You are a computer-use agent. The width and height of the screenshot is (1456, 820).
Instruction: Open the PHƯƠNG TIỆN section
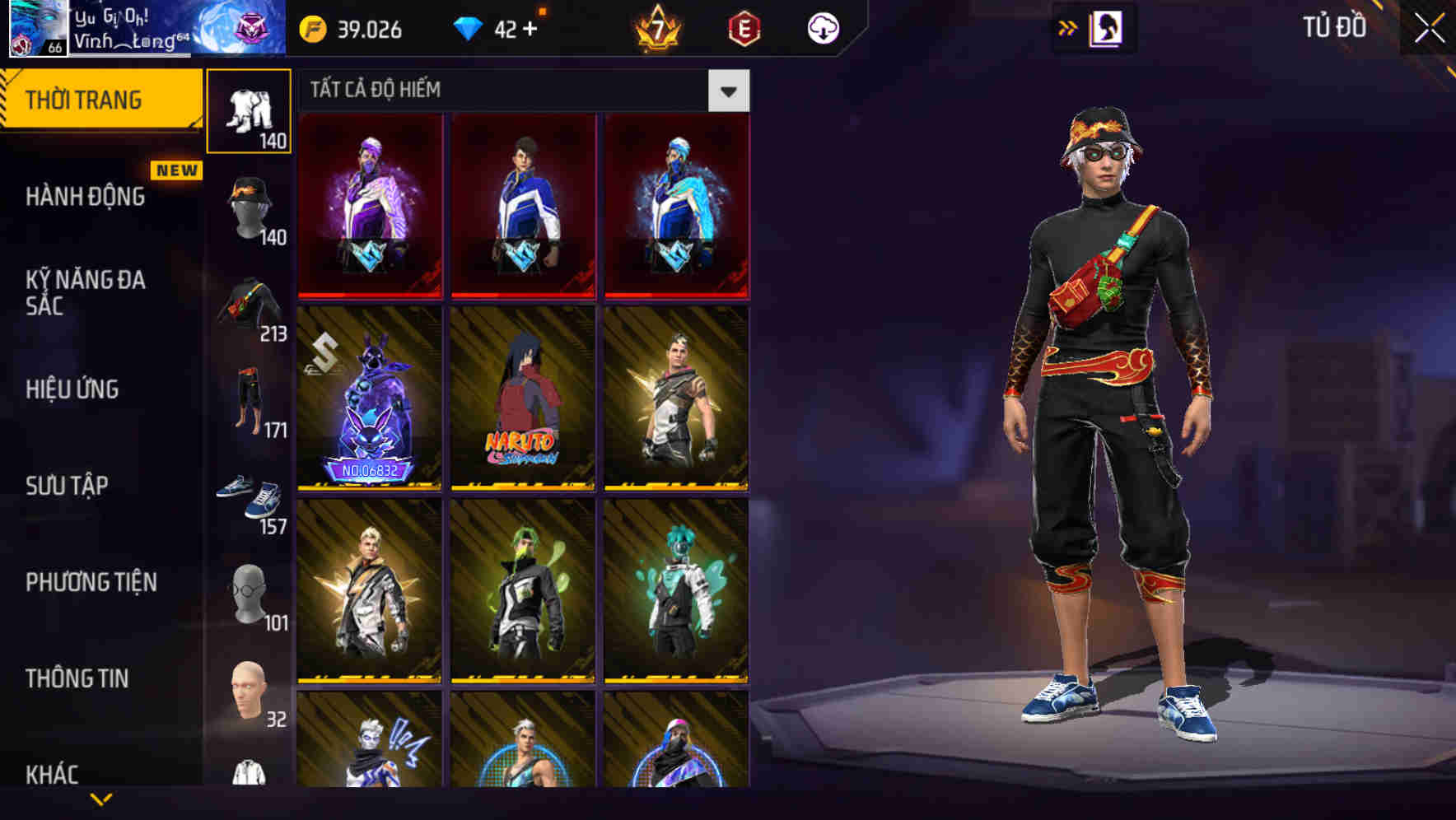point(91,581)
